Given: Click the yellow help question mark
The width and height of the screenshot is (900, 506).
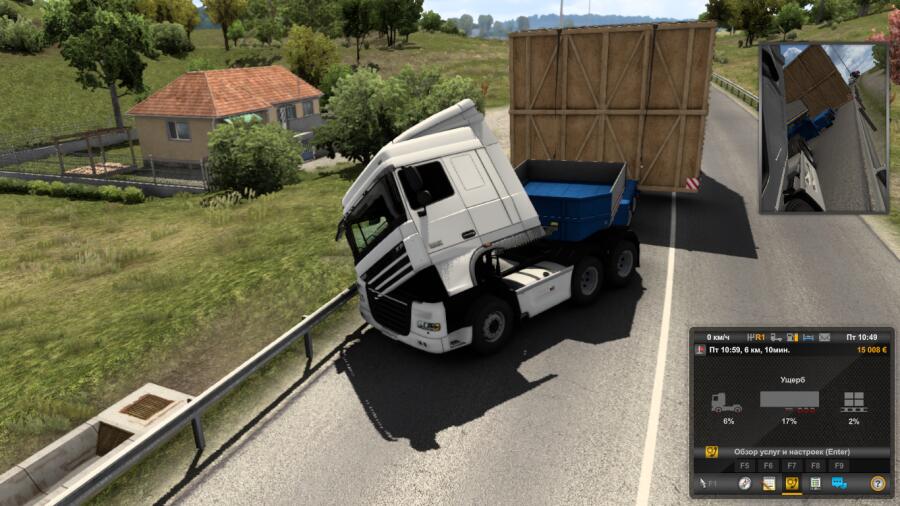Looking at the screenshot, I should pyautogui.click(x=877, y=484).
